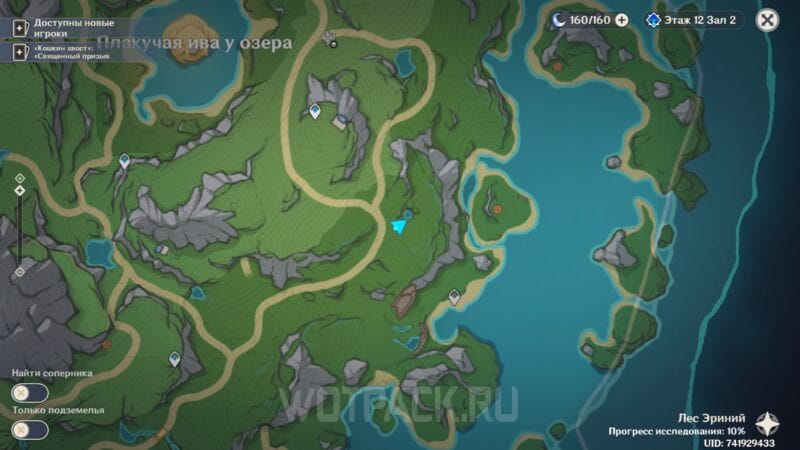Toggle the «Найти соперника» switch

tap(30, 393)
